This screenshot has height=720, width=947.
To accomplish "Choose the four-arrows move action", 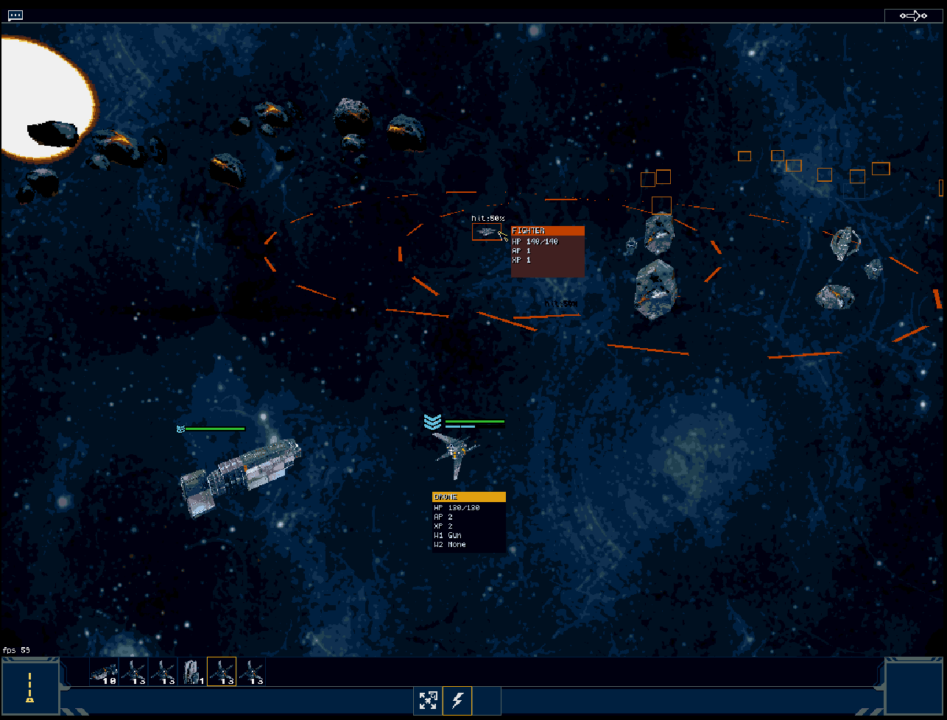I will point(428,700).
